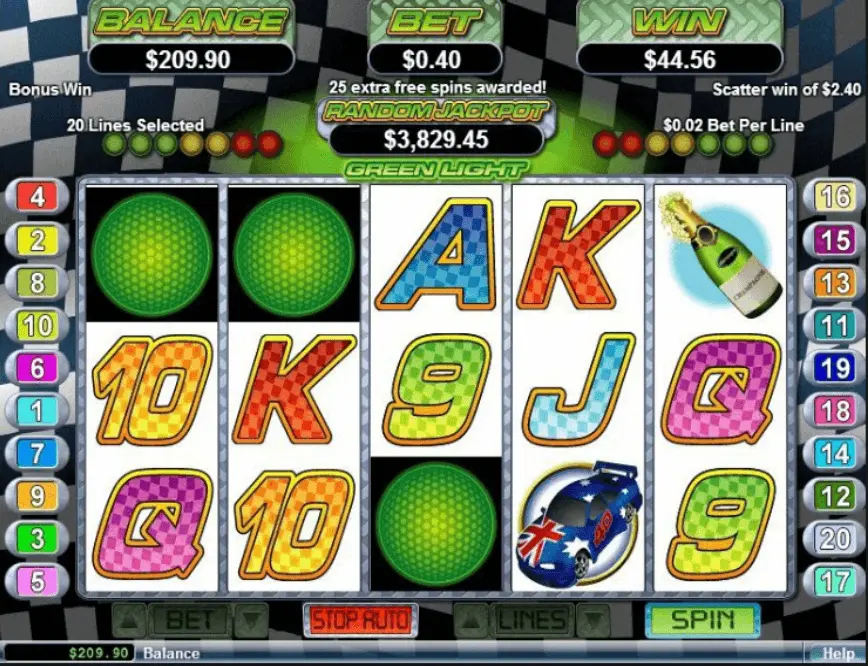This screenshot has width=868, height=666.
Task: Click the green SPIN button
Action: tap(701, 619)
